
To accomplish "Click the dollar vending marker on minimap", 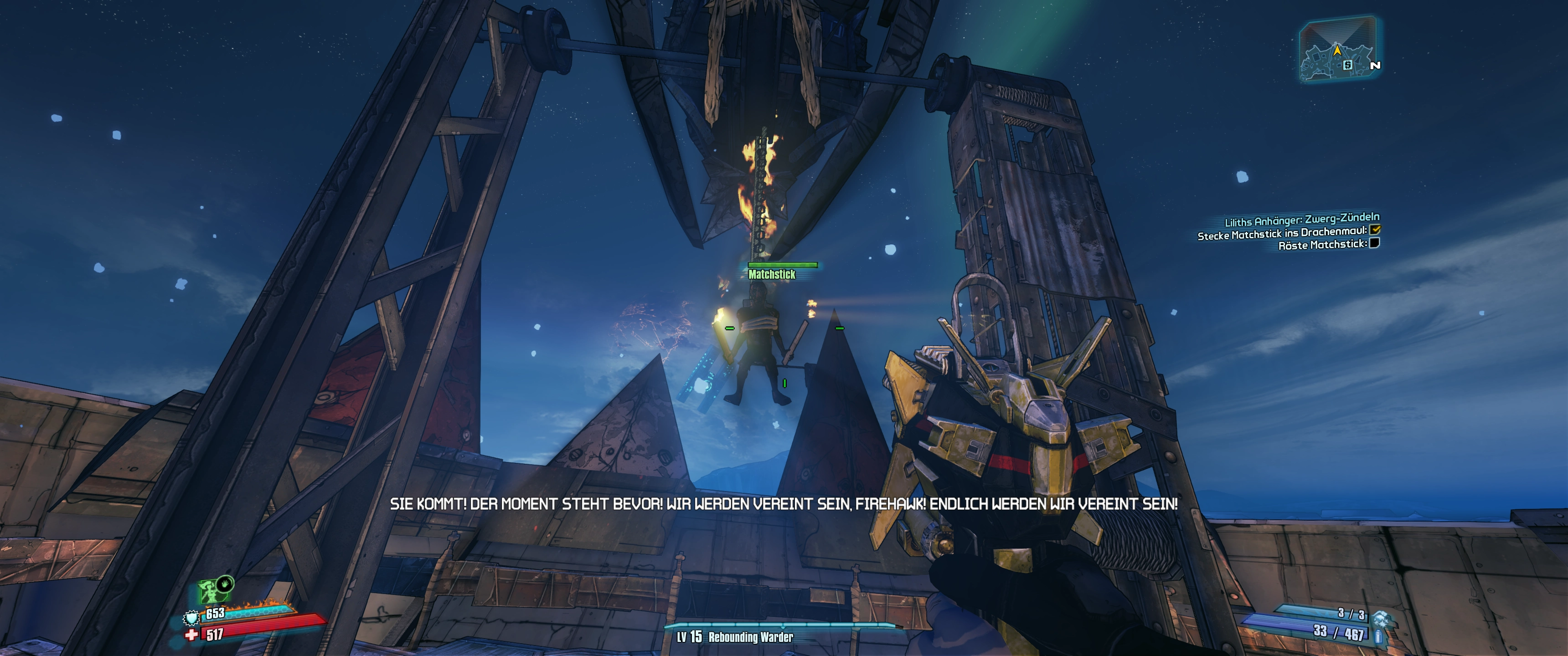I will click(1348, 65).
